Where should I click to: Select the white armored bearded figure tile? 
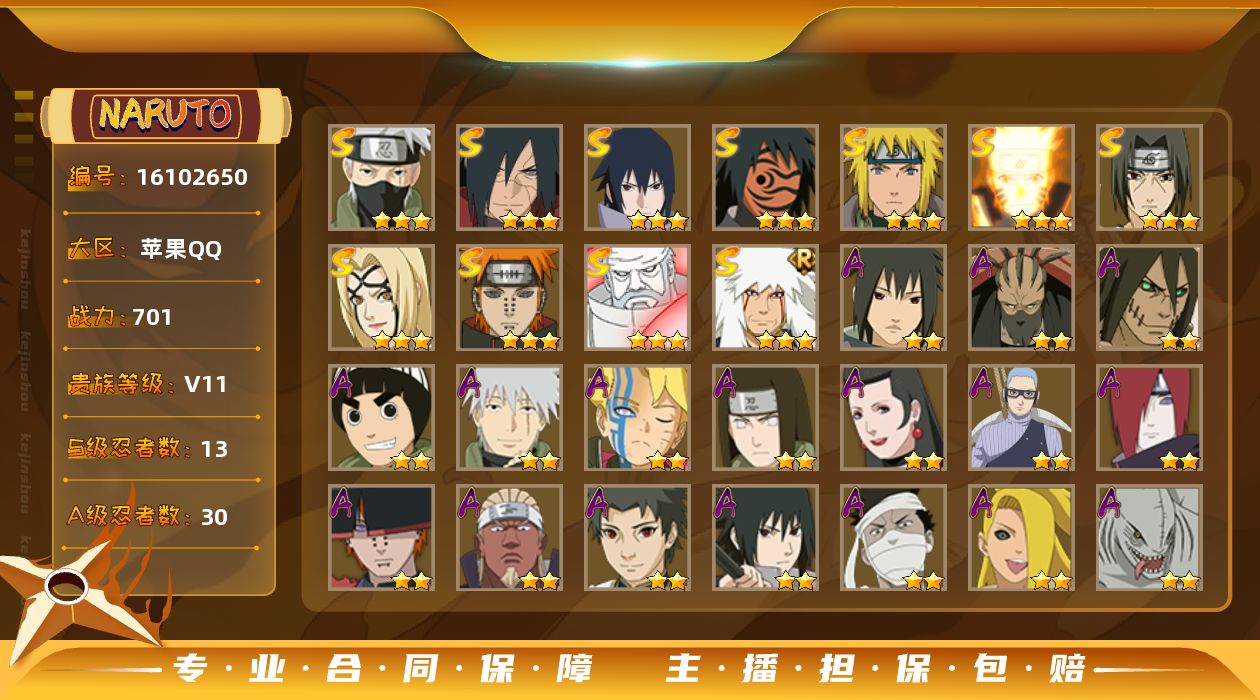point(637,298)
